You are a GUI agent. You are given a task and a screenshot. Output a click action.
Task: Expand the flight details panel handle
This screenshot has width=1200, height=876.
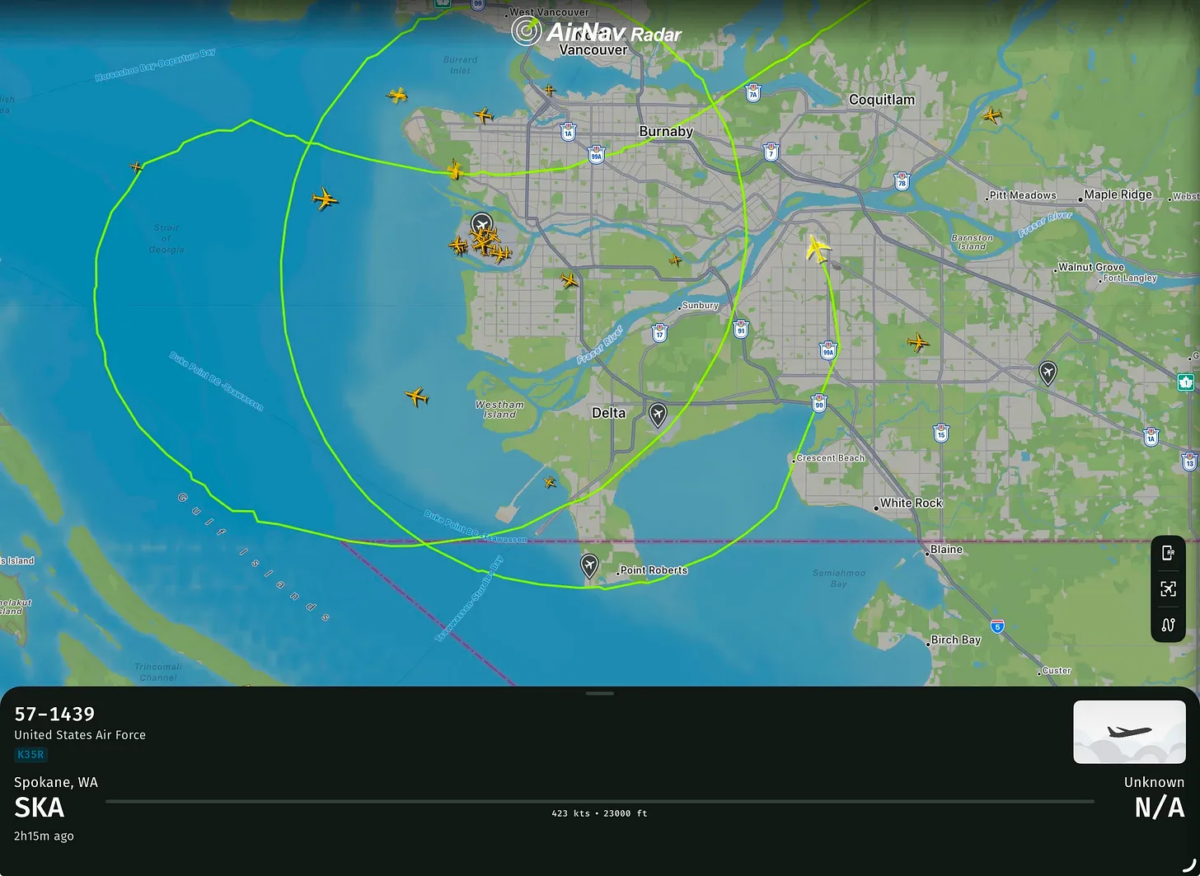[600, 693]
